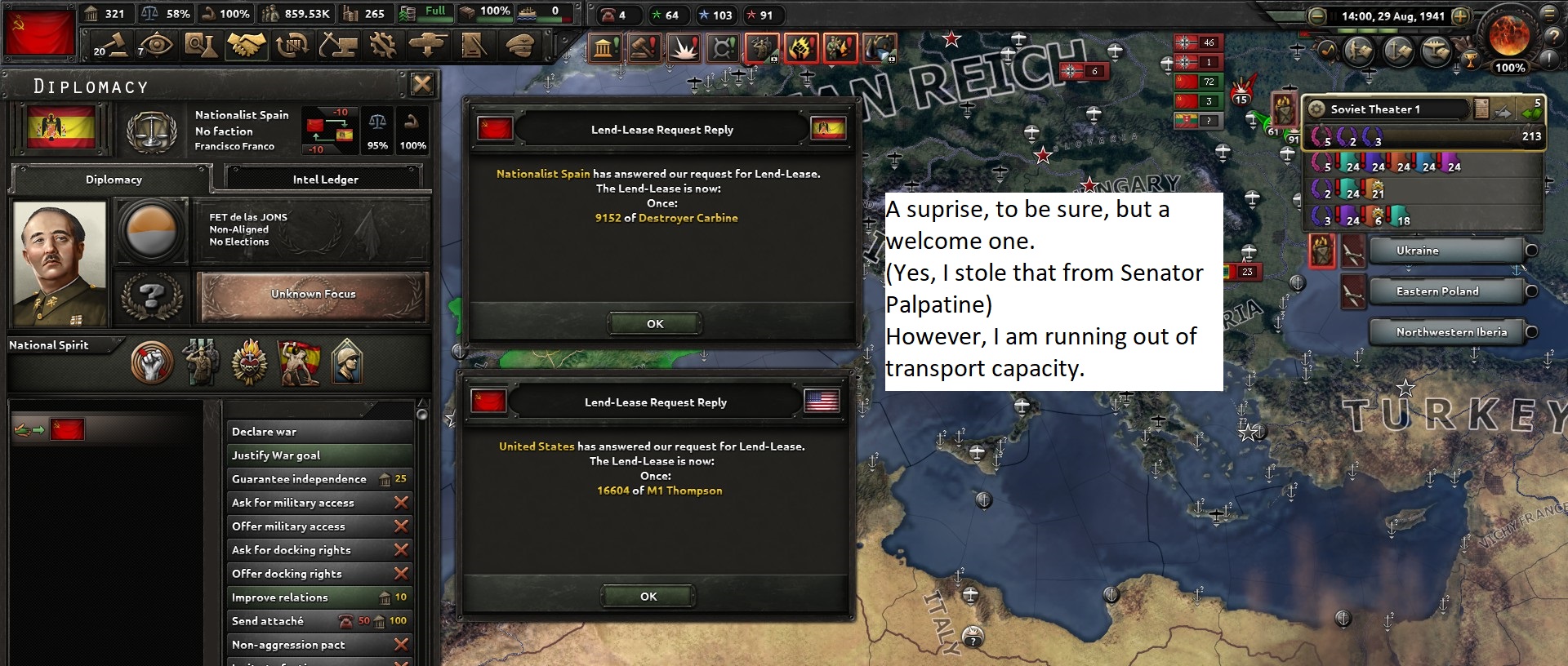The height and width of the screenshot is (666, 1568).
Task: Open the Research screen
Action: (200, 45)
